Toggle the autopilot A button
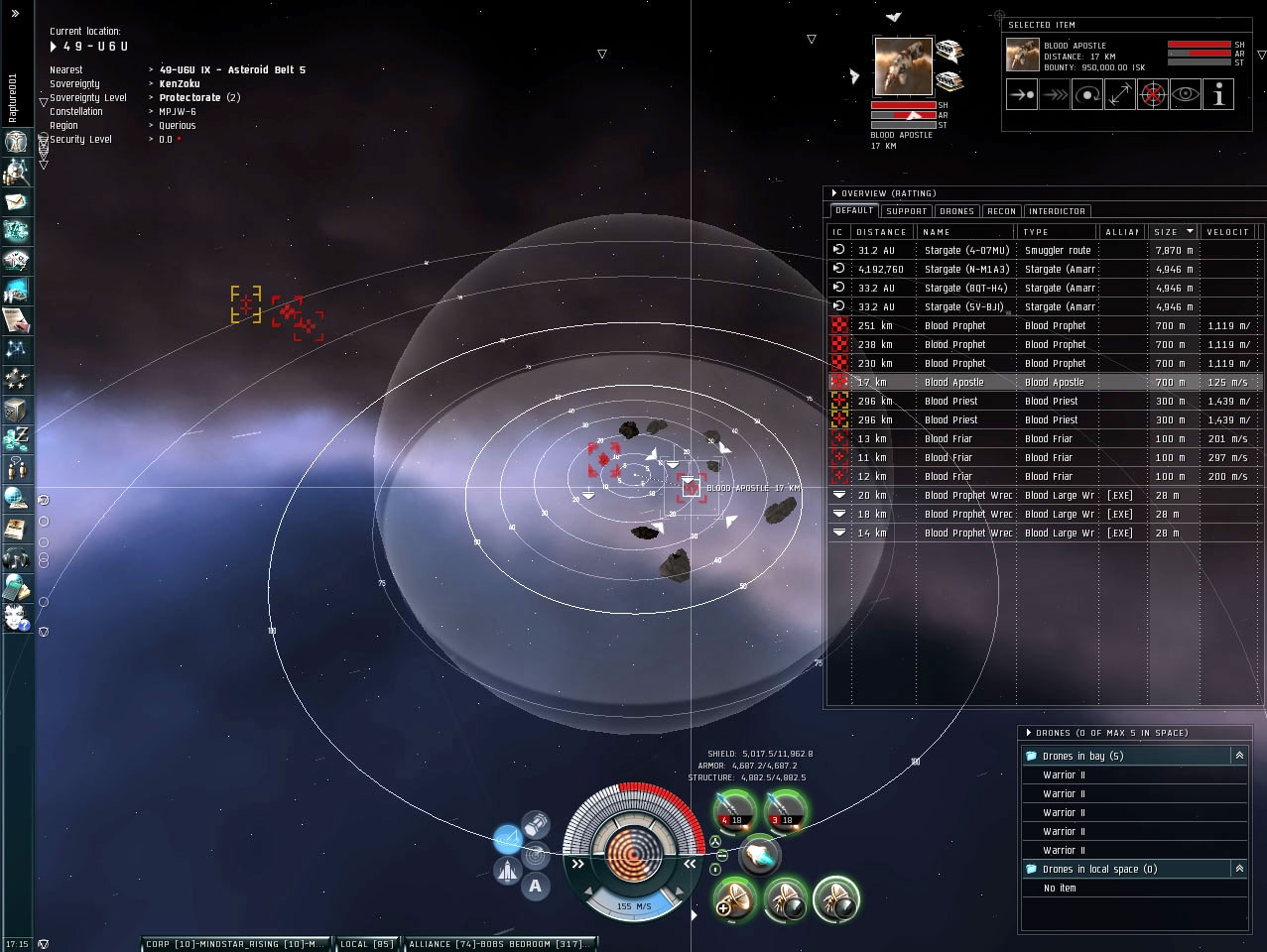The image size is (1267, 952). (536, 886)
